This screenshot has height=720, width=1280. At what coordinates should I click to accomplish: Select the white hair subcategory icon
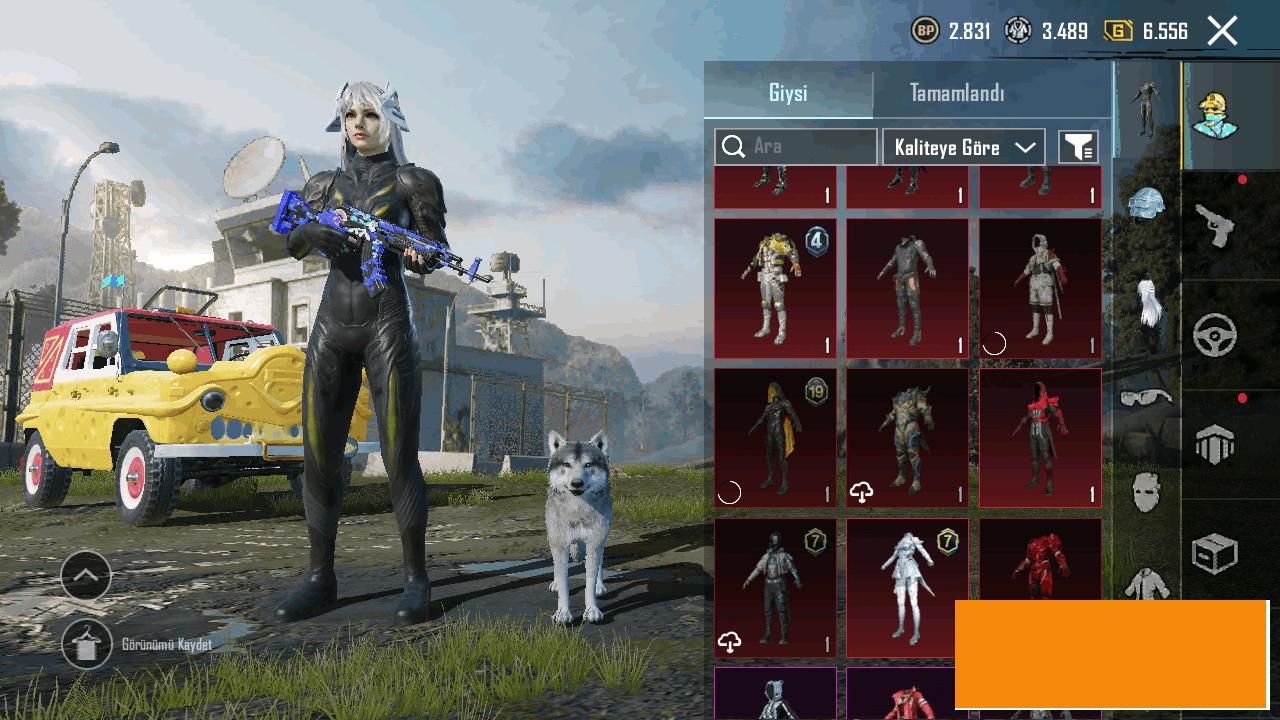(x=1147, y=301)
